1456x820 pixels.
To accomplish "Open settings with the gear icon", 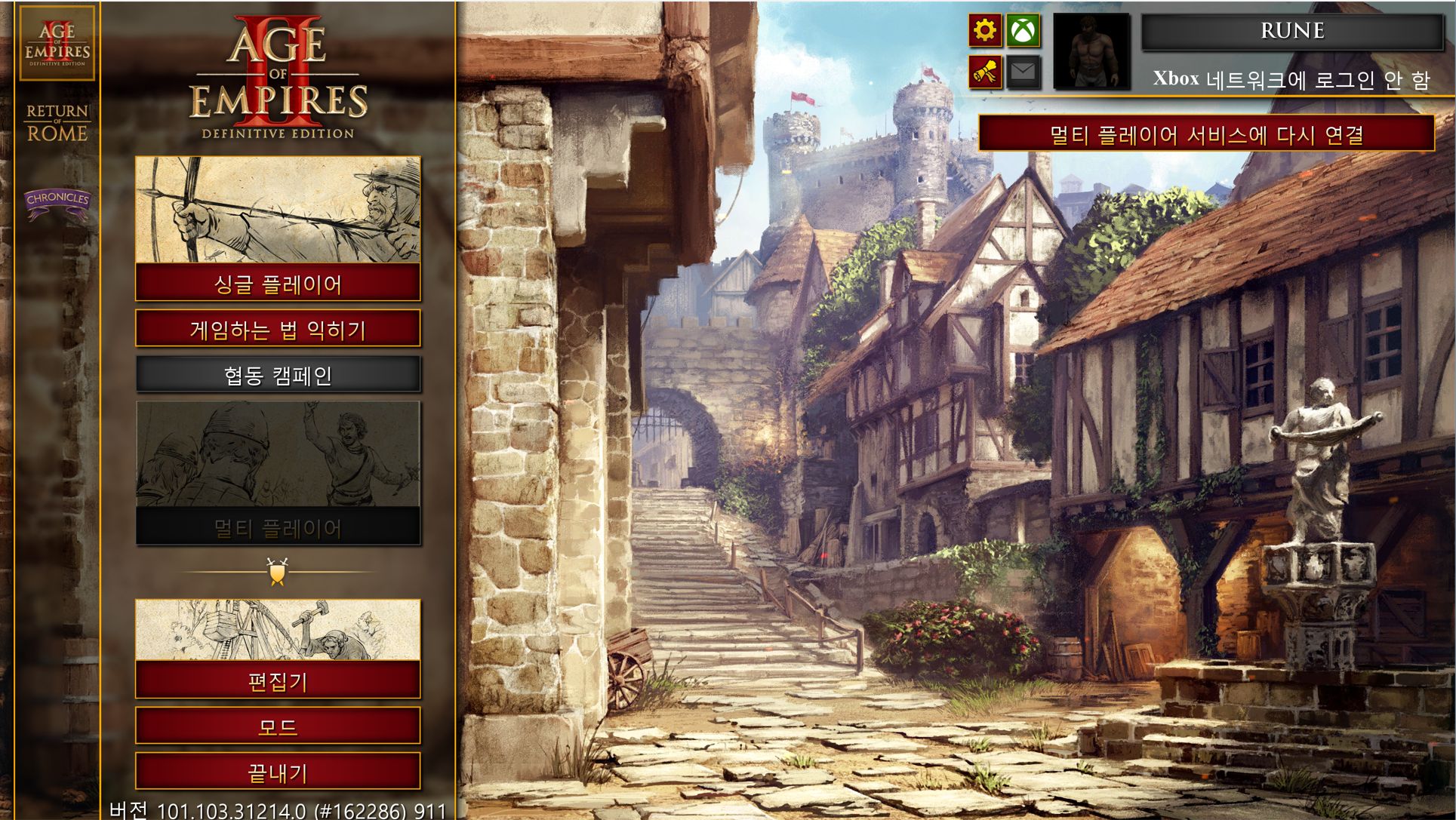I will [985, 31].
